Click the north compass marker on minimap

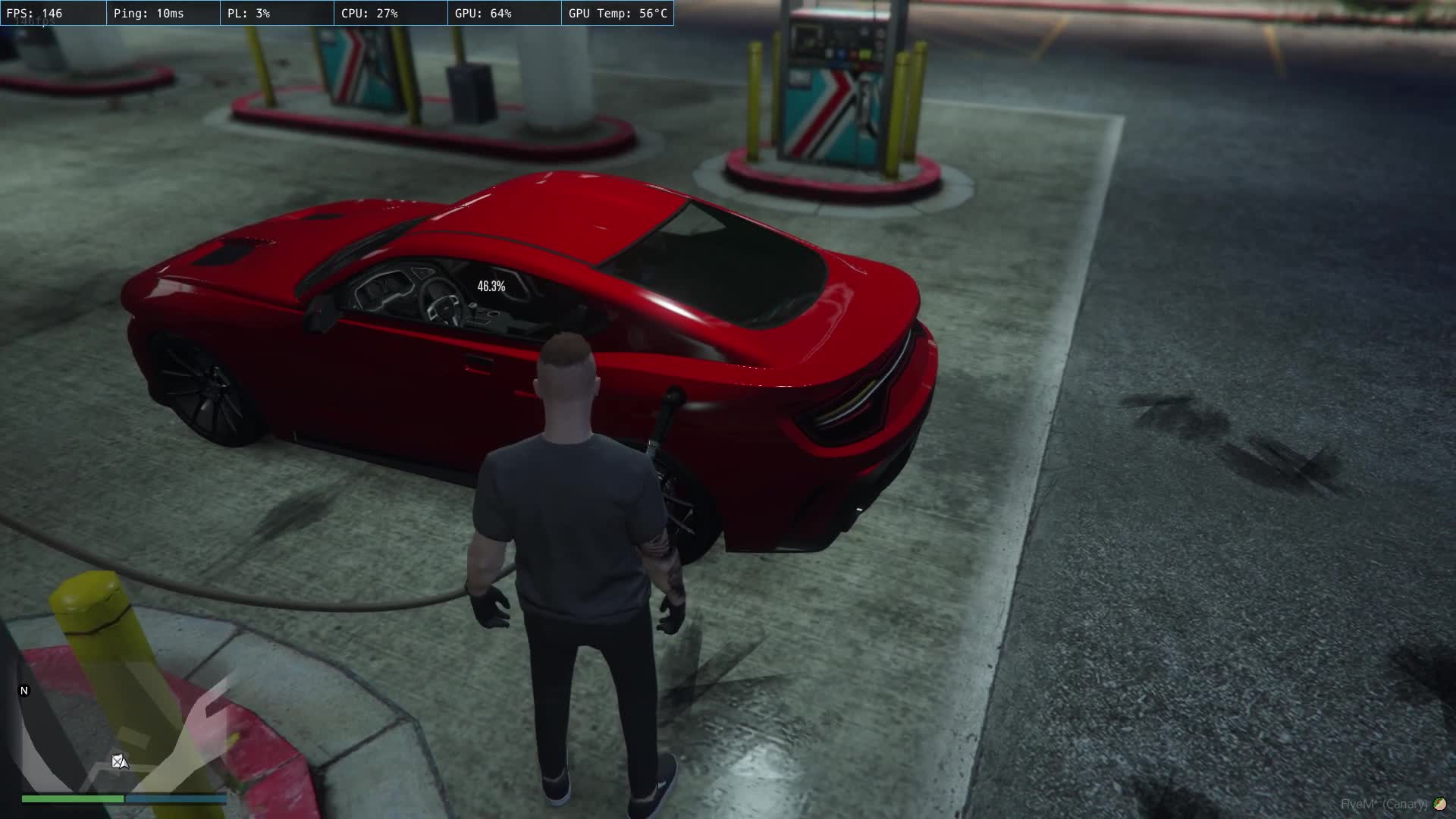click(24, 691)
